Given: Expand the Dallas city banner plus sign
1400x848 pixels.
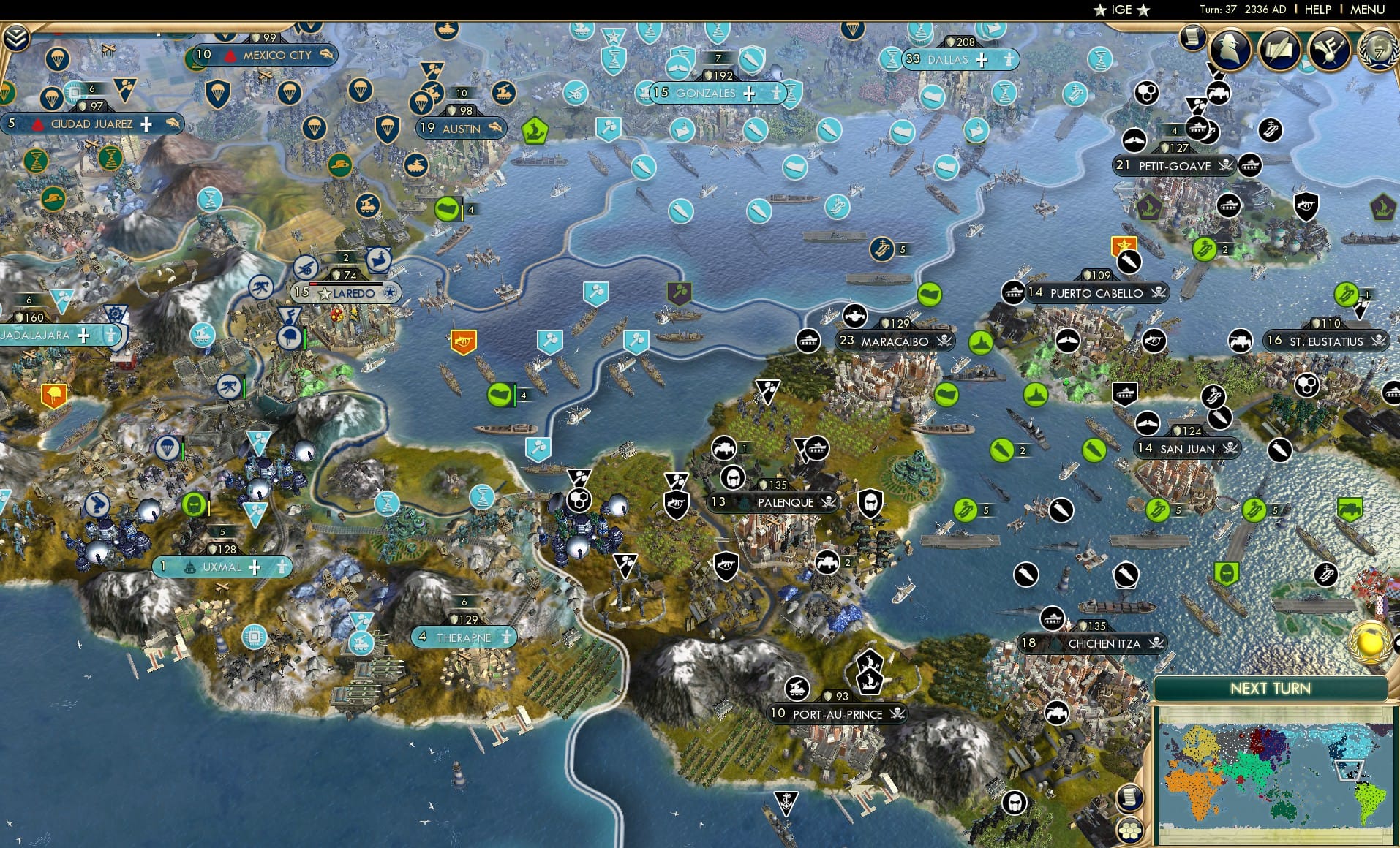Looking at the screenshot, I should pyautogui.click(x=983, y=60).
